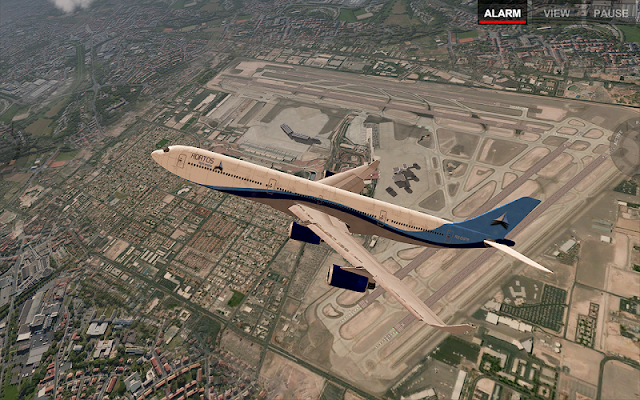Pause the flight with PAUSE button
Viewport: 640px width, 400px height.
[611, 13]
